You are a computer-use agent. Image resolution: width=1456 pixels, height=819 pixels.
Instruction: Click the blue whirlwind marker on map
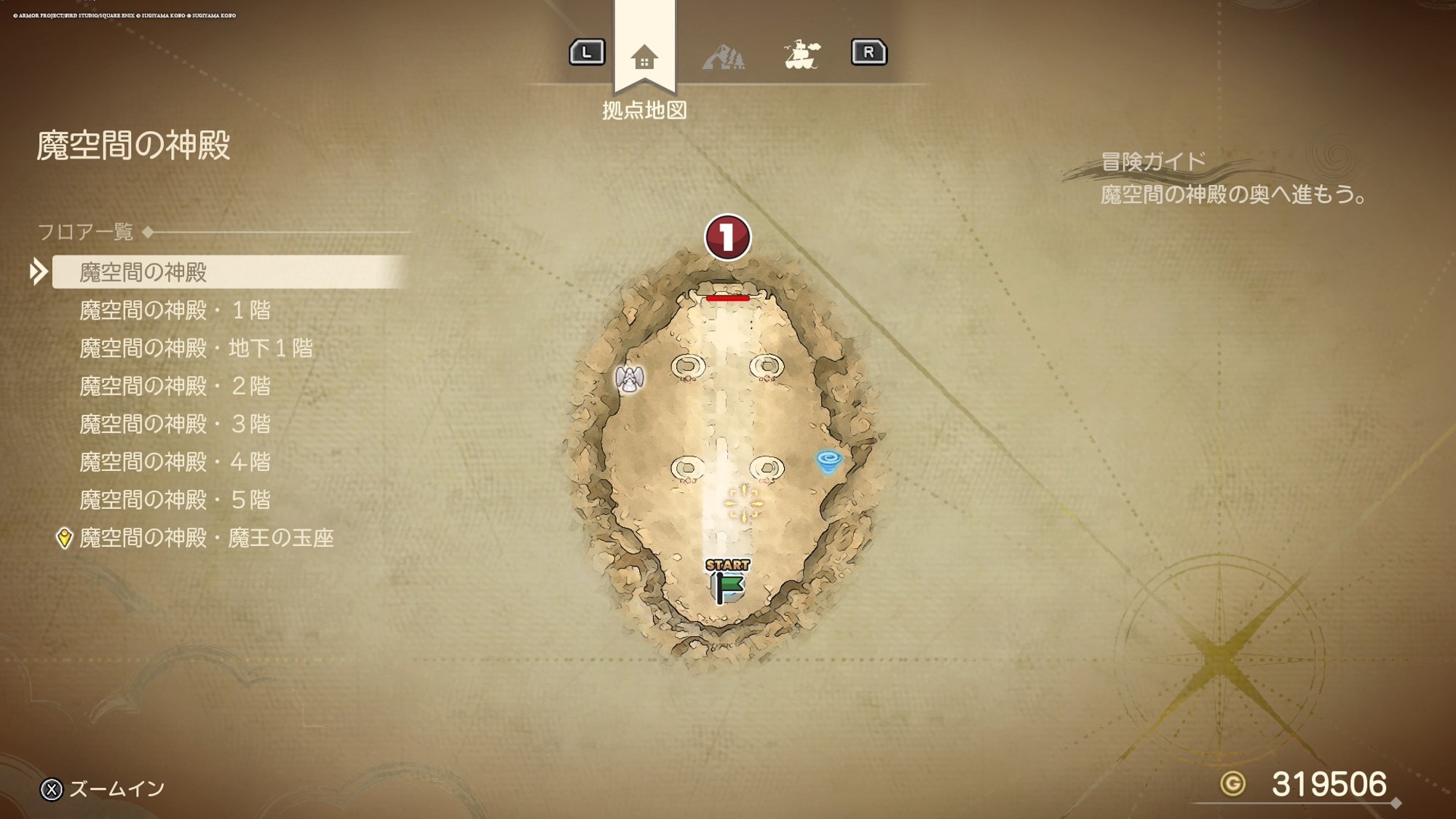point(828,461)
